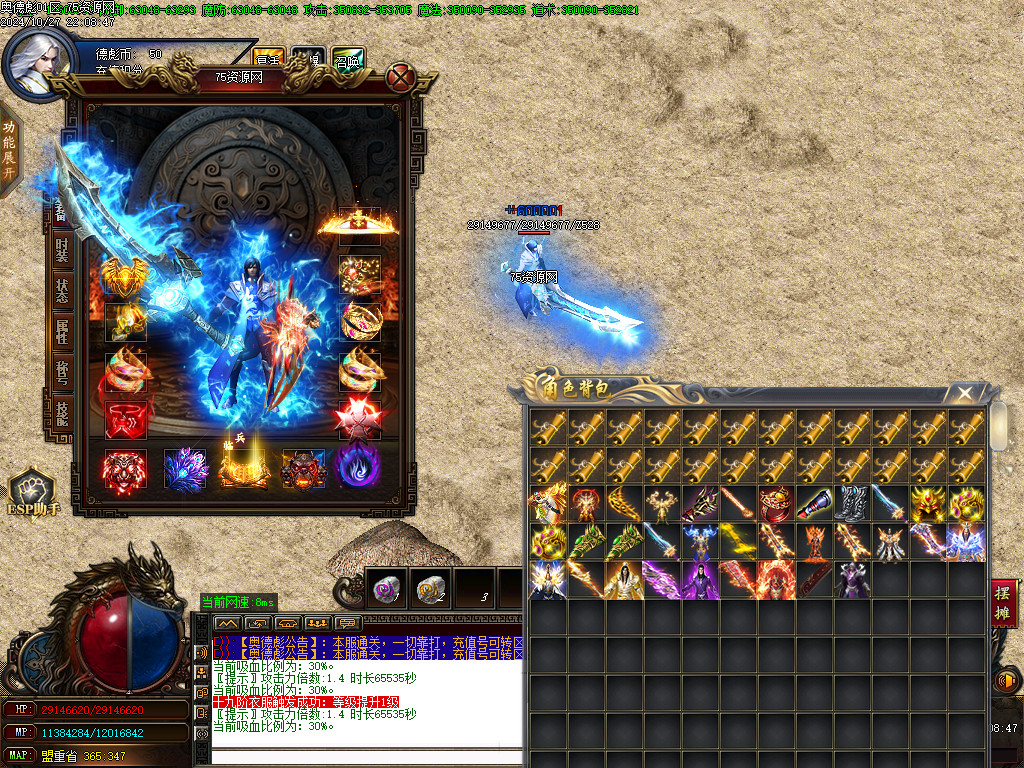Select the silver boots in the bag

click(x=851, y=504)
